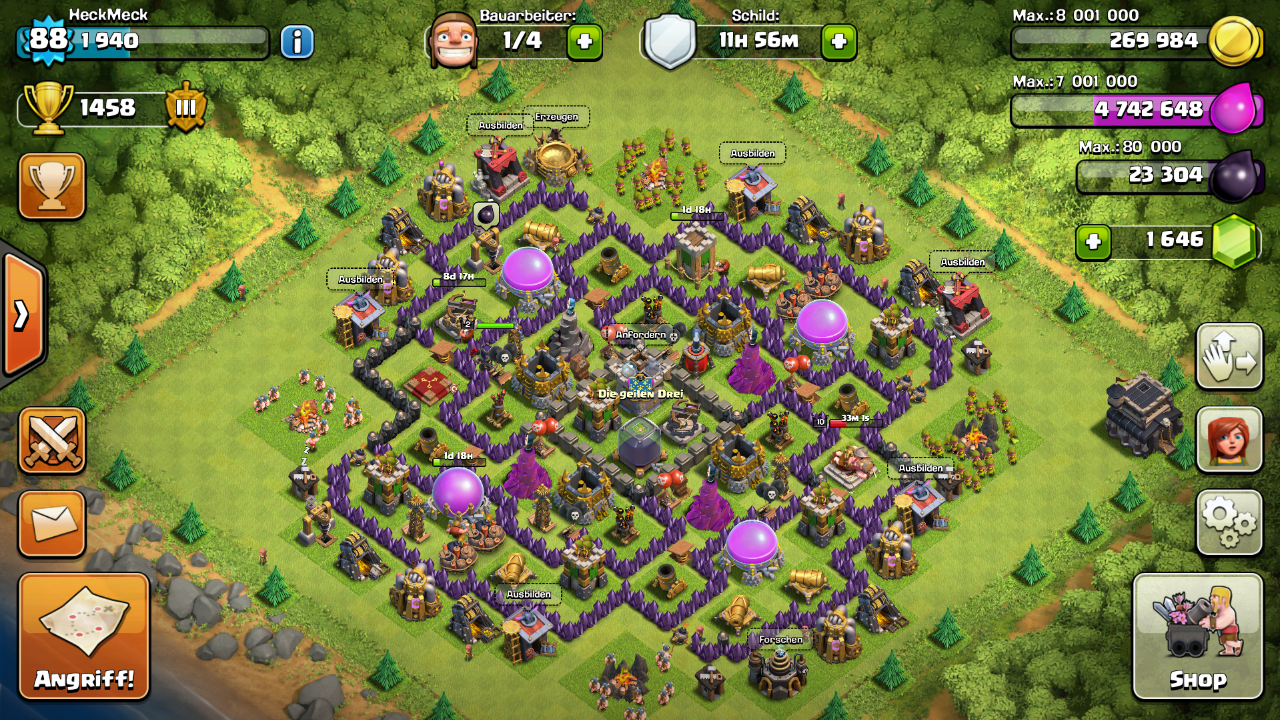1280x720 pixels.
Task: Extend shield with the green plus
Action: pos(838,41)
